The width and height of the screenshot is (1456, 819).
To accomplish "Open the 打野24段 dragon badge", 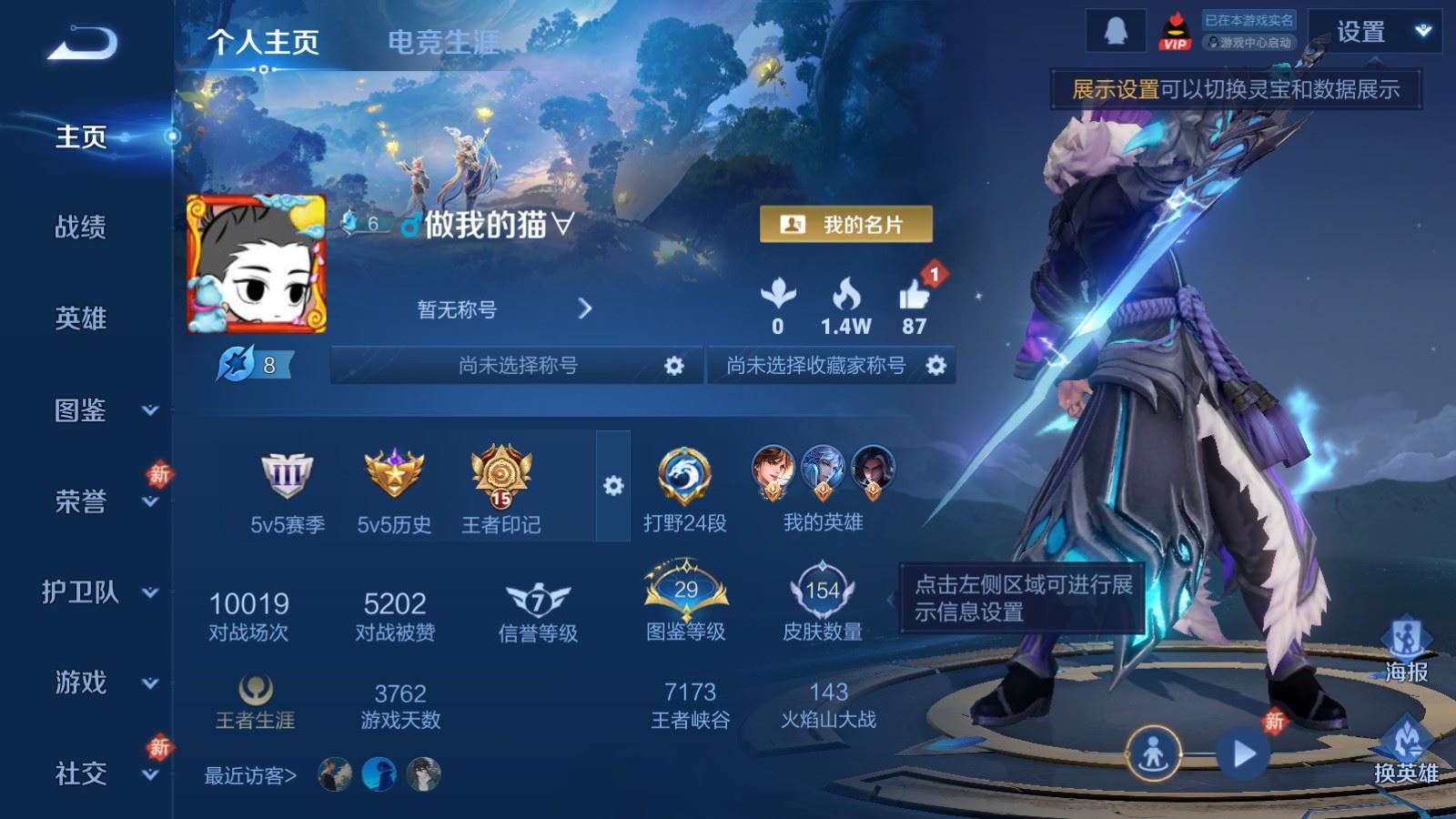I will (x=685, y=473).
